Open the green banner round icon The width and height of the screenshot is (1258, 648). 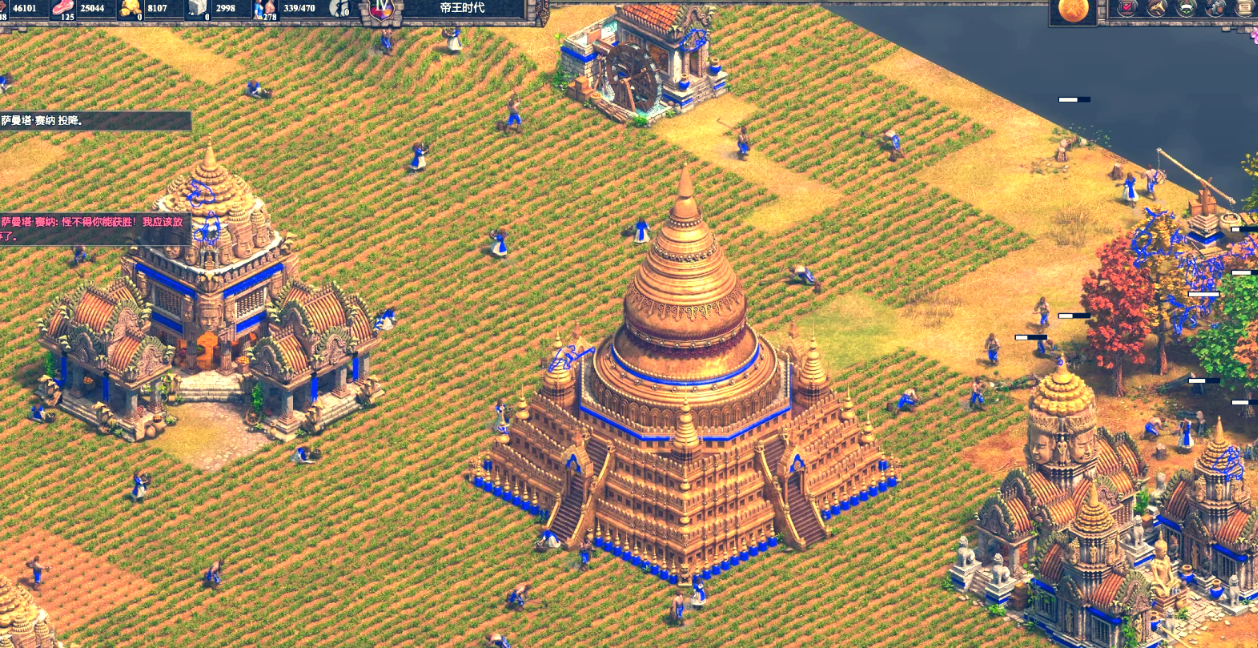click(1186, 9)
